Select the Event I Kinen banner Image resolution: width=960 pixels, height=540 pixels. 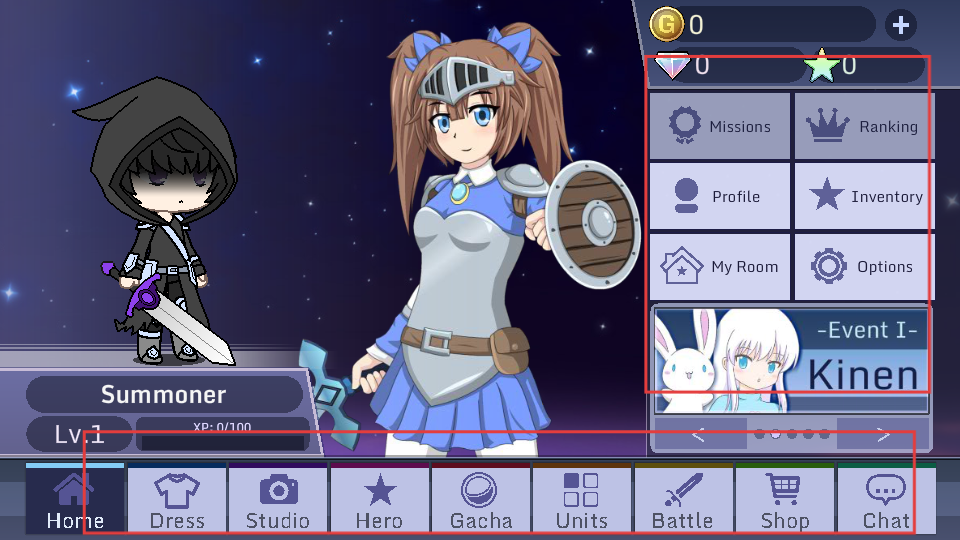click(790, 360)
